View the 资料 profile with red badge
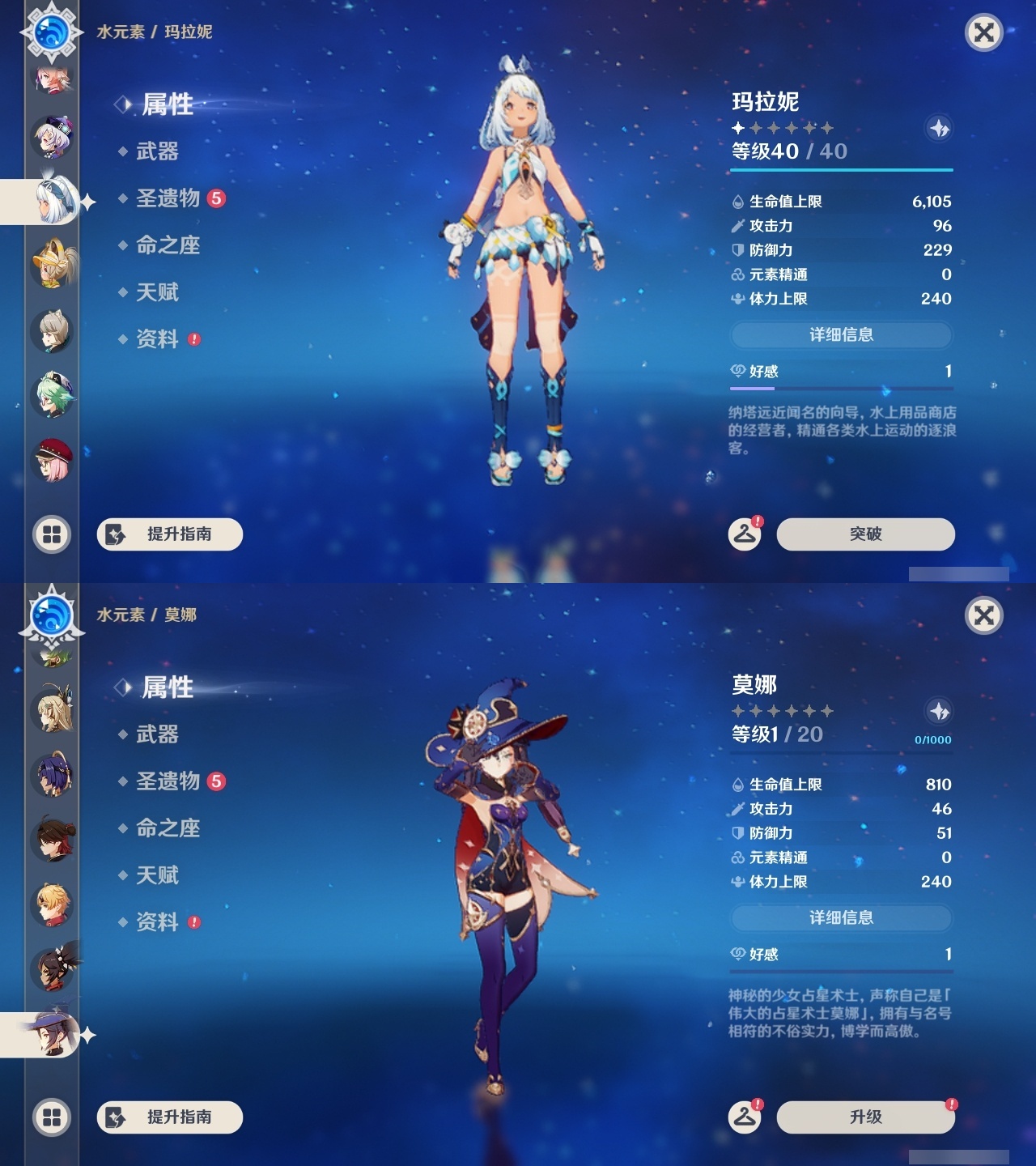This screenshot has width=1036, height=1166. click(159, 340)
